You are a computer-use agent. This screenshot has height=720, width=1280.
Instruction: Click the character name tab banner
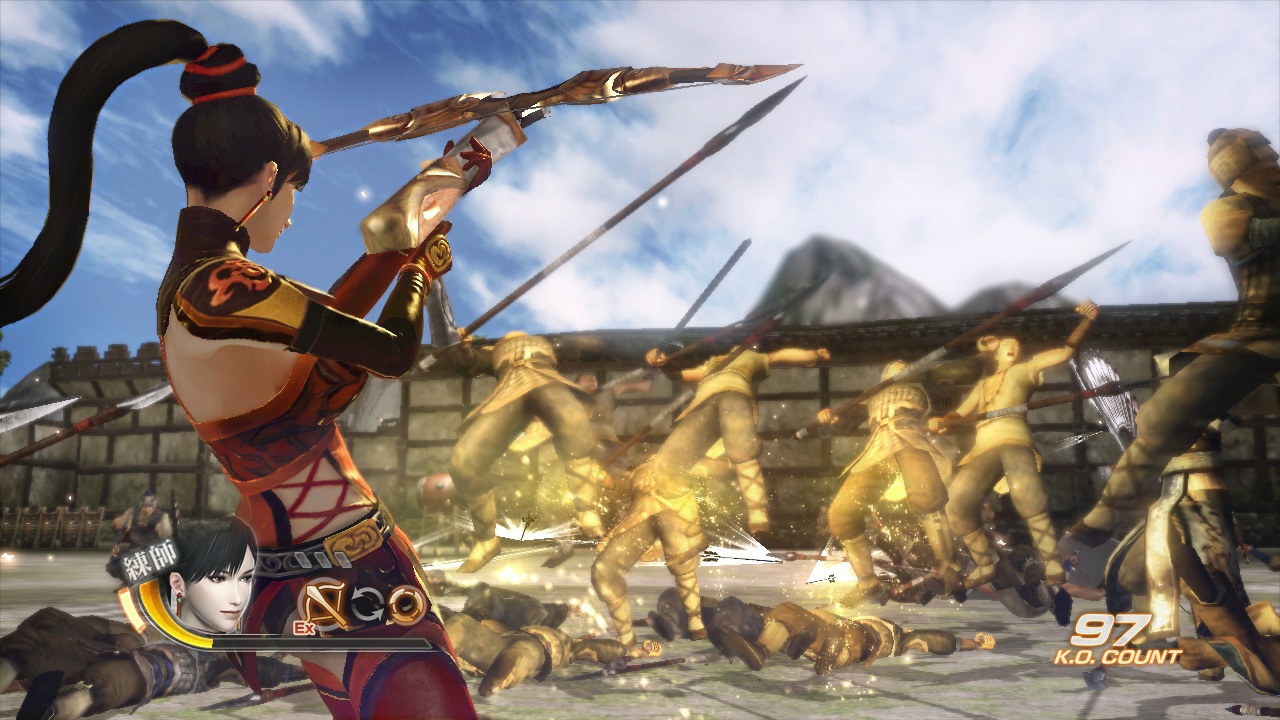[148, 558]
